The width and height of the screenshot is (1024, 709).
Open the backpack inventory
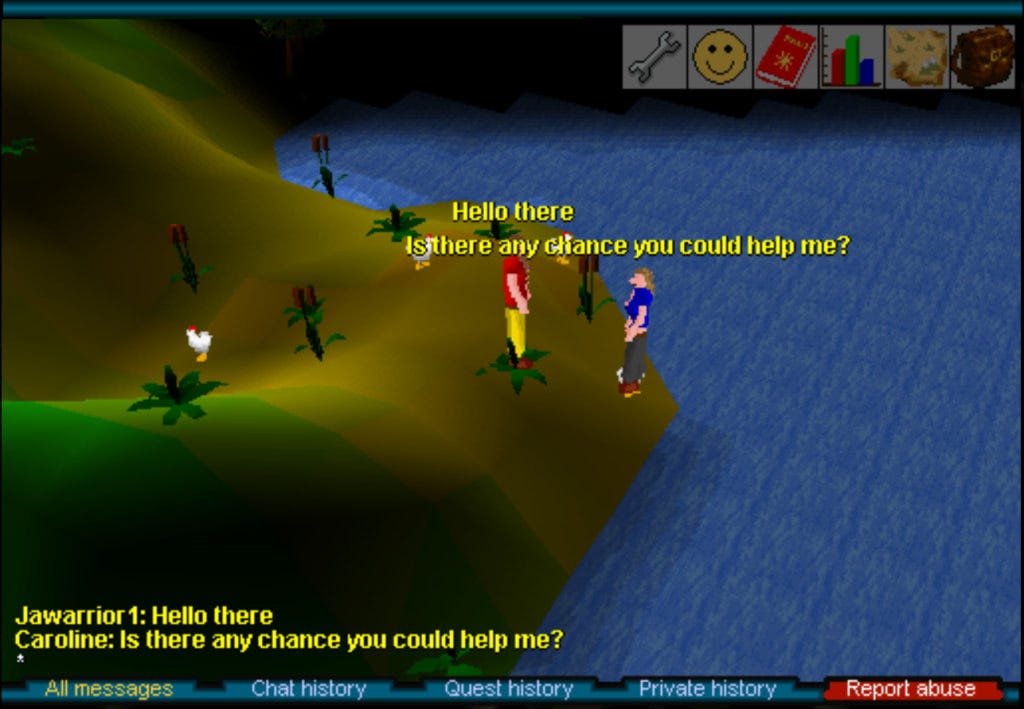point(983,57)
